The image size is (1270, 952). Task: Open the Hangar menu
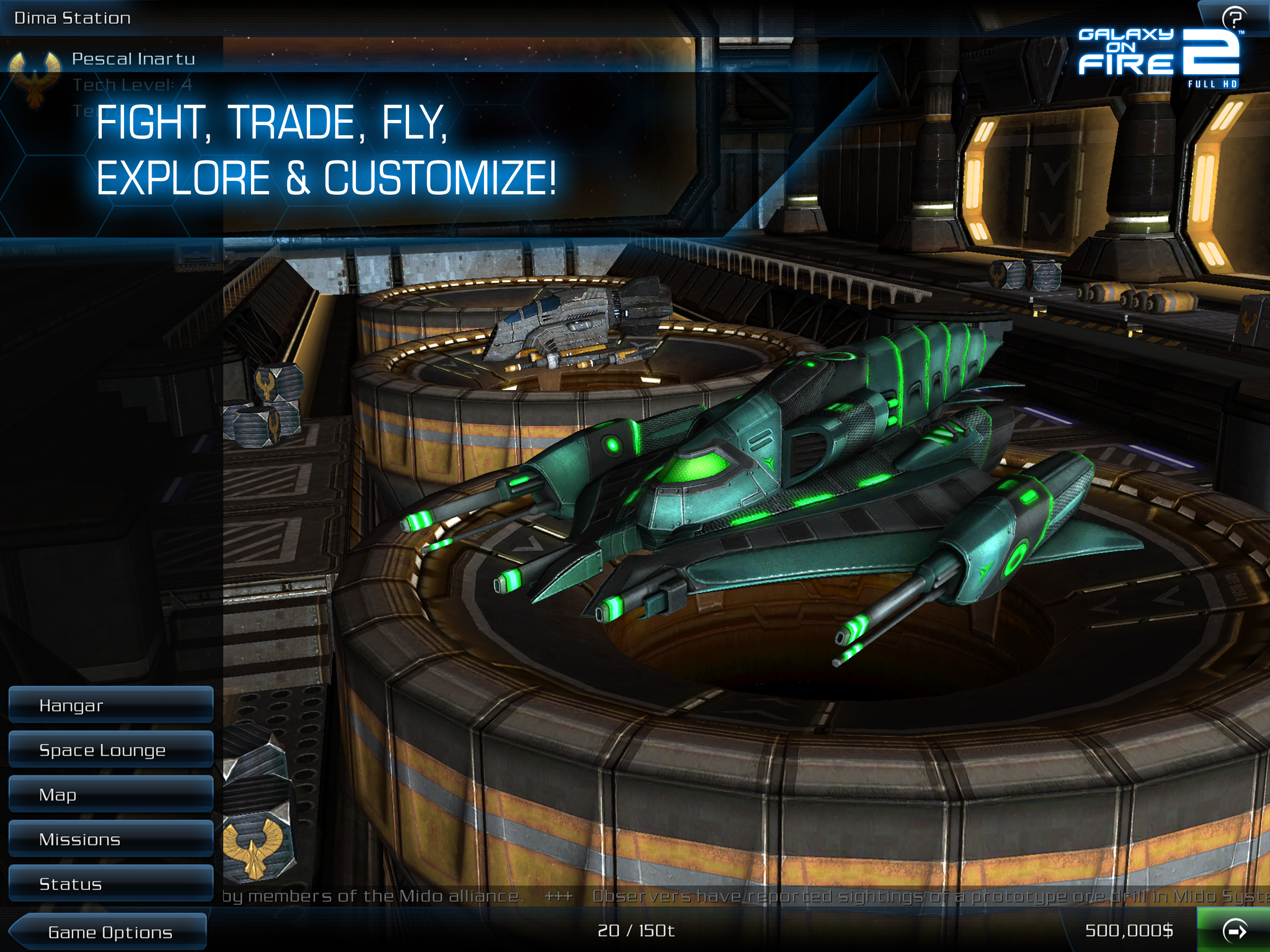(x=111, y=705)
